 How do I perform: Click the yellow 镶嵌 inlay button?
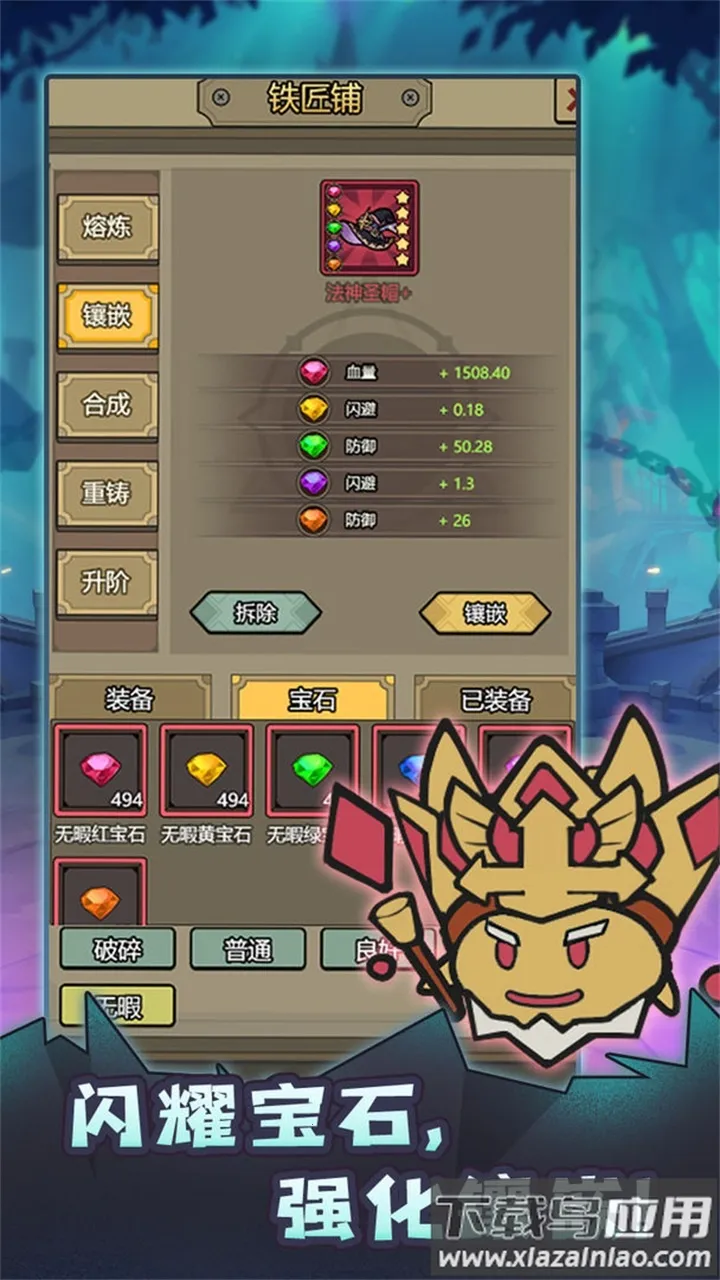pos(484,613)
